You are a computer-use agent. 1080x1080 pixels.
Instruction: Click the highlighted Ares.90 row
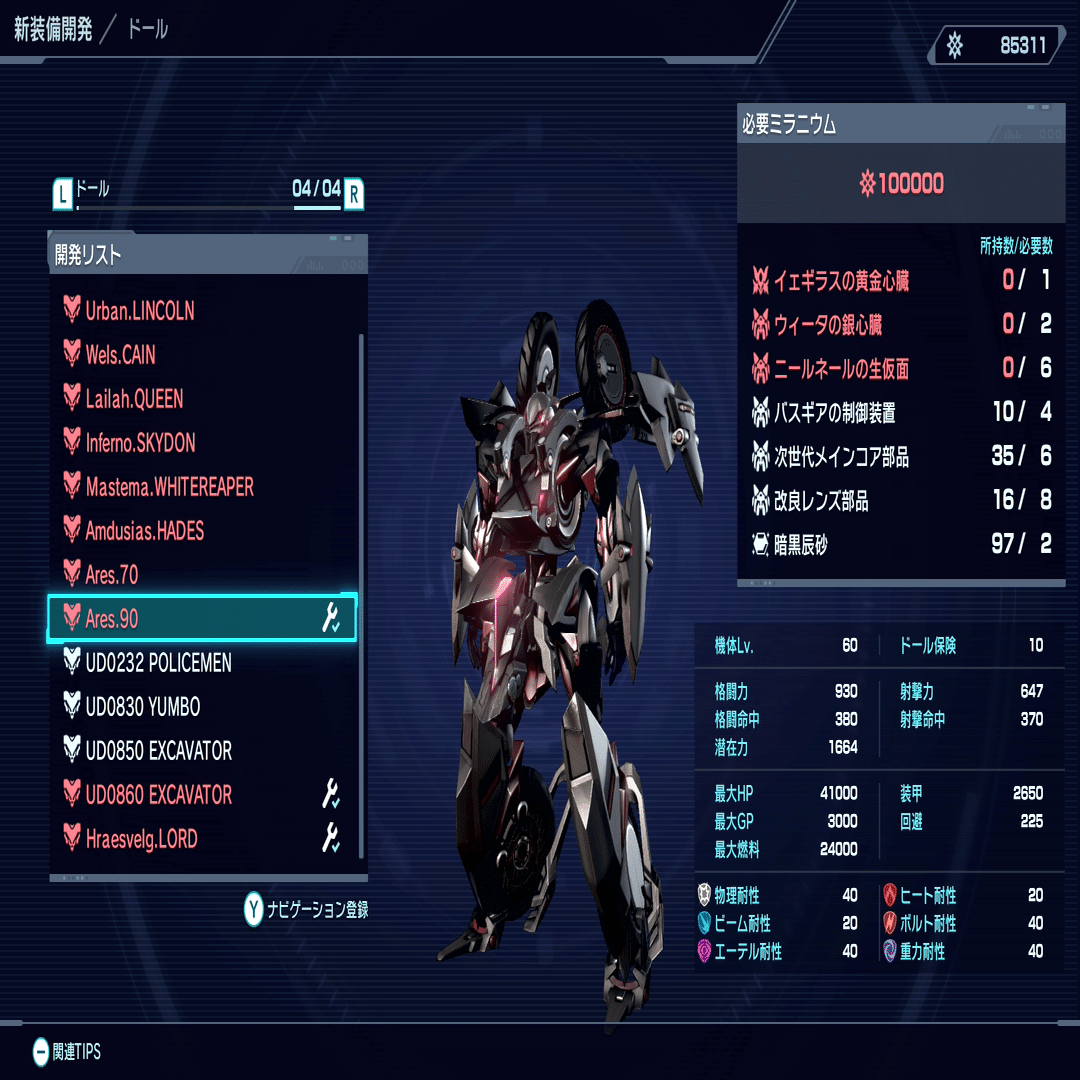tap(202, 619)
